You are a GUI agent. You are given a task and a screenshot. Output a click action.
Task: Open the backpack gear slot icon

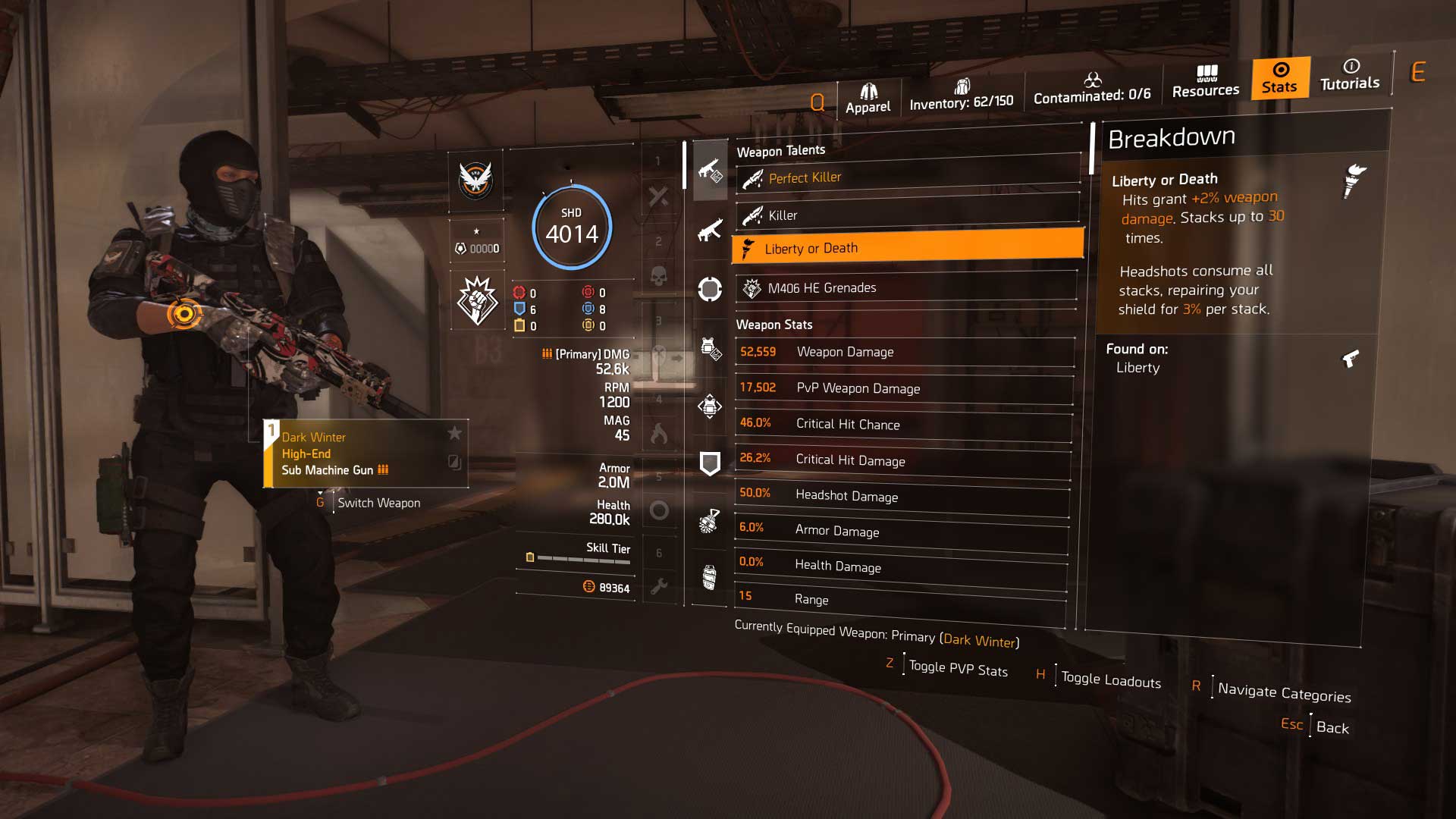point(710,406)
